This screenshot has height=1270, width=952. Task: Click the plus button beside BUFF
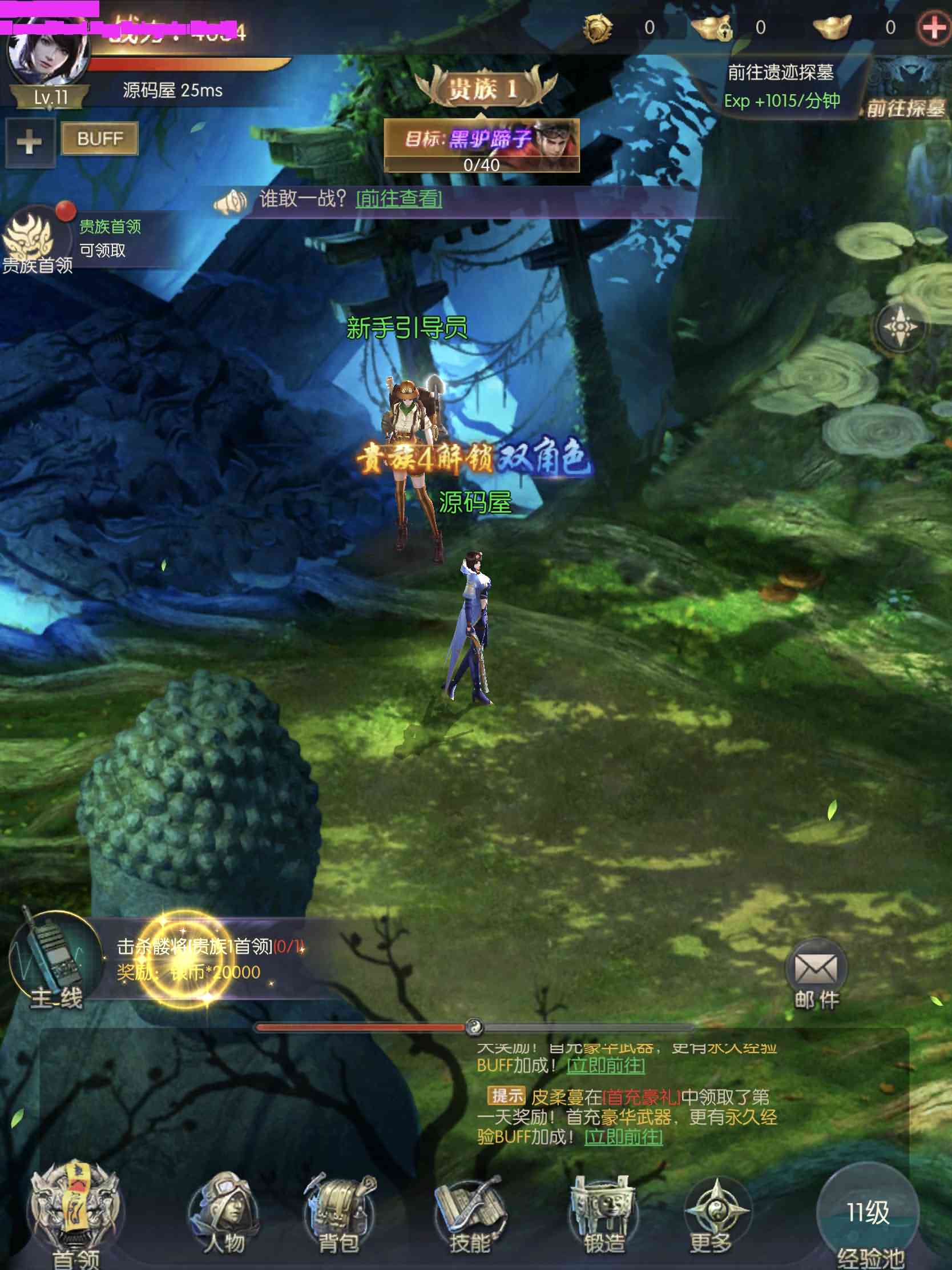29,142
